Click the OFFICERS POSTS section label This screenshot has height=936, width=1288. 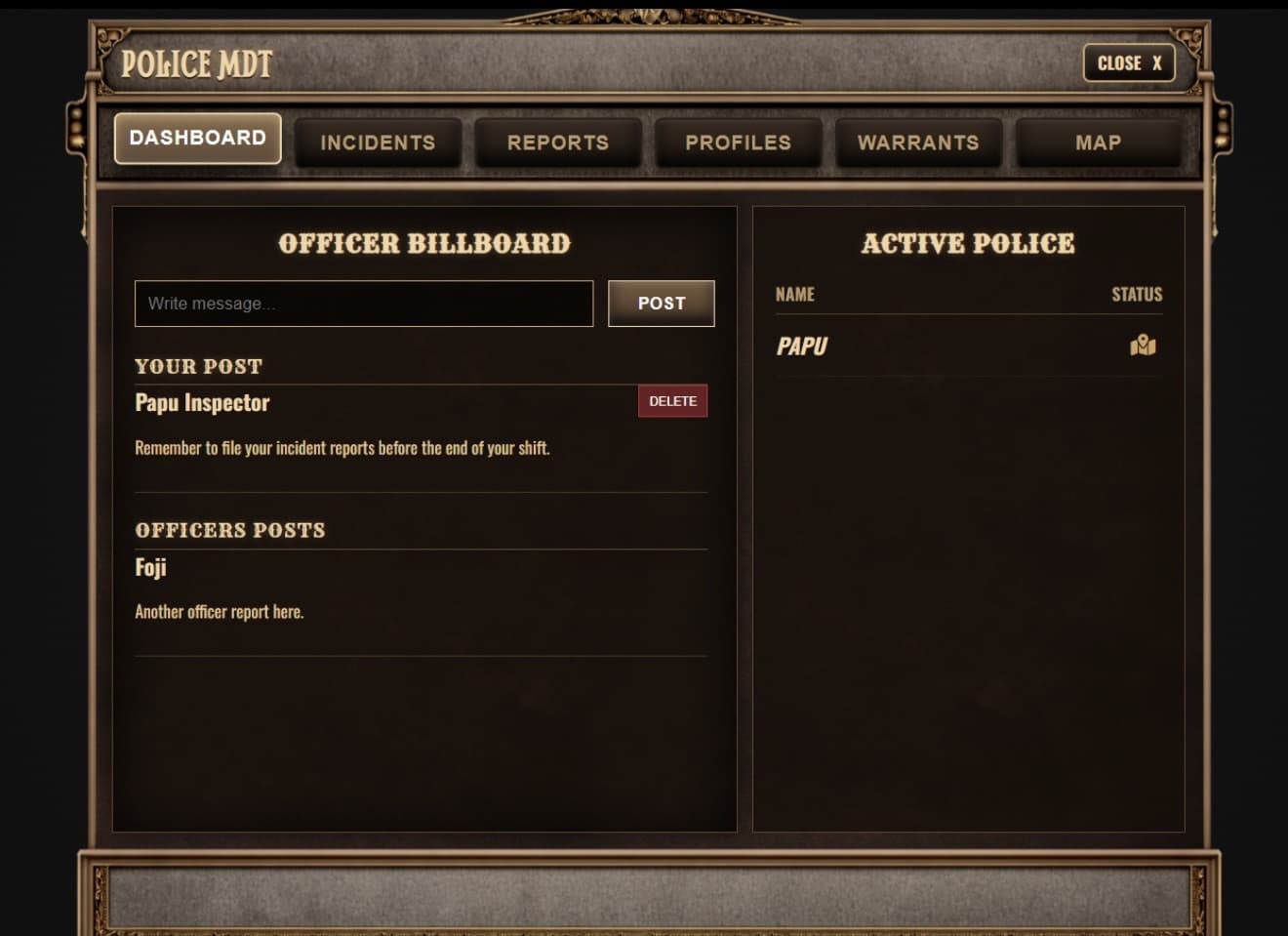230,530
